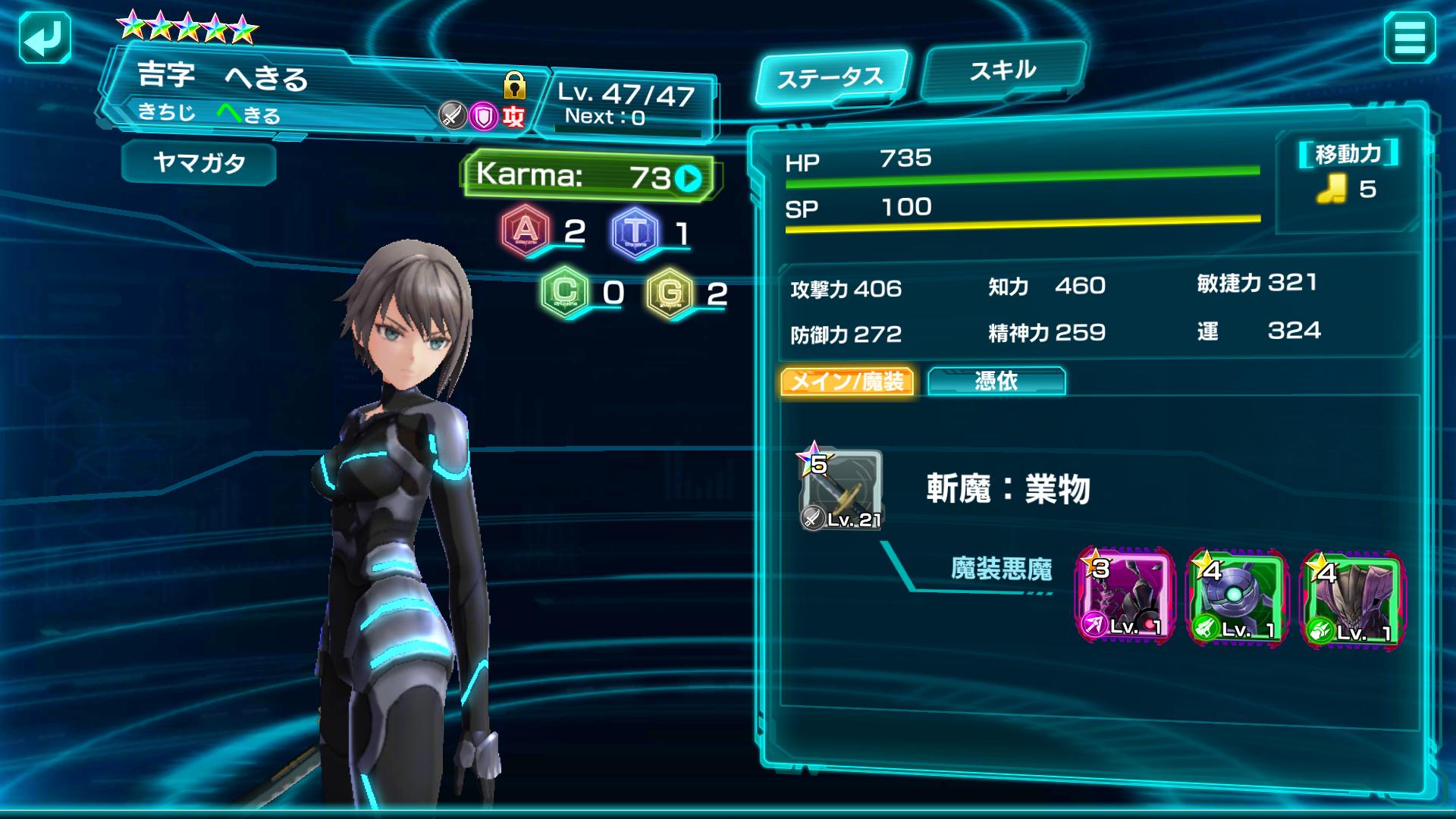
Task: Tap the green C hexagon icon
Action: [565, 292]
